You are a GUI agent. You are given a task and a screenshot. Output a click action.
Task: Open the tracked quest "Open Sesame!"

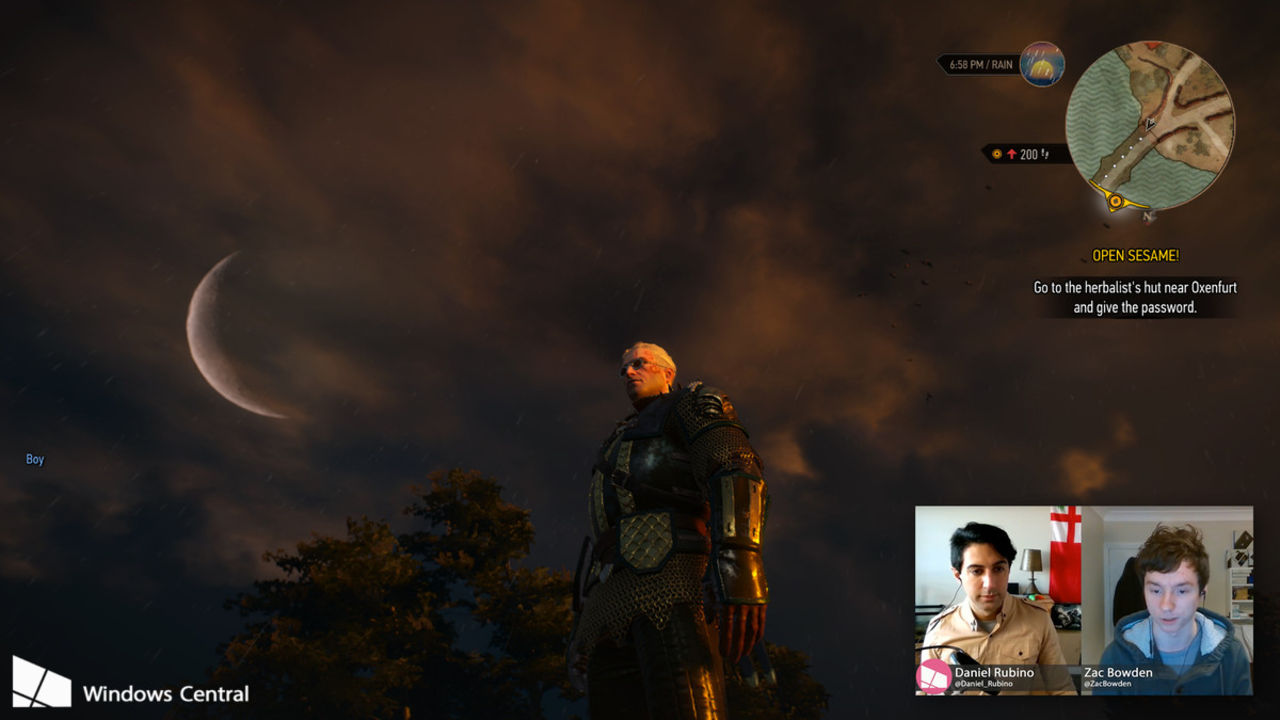pyautogui.click(x=1135, y=256)
